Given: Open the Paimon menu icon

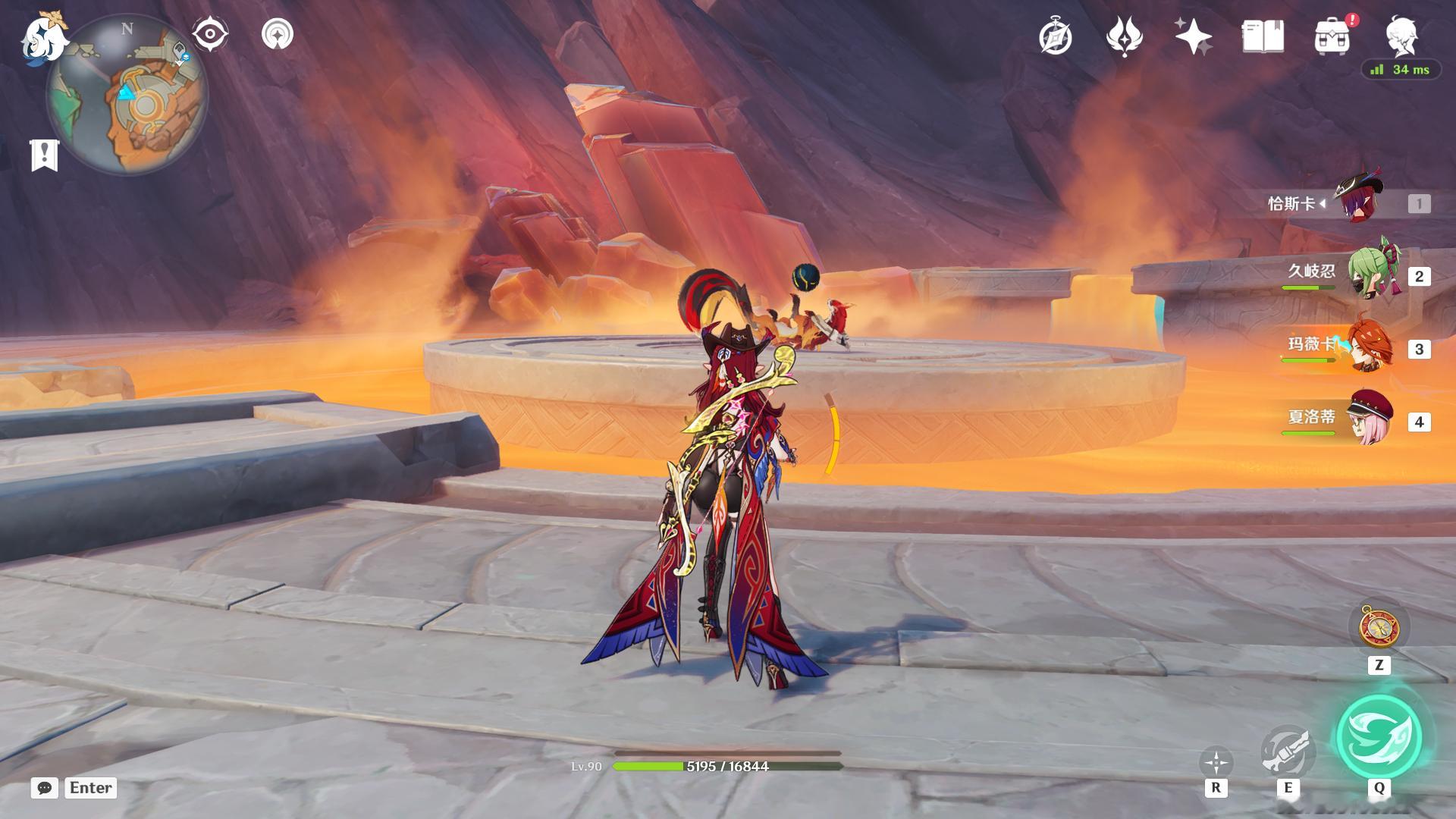Looking at the screenshot, I should (42, 38).
